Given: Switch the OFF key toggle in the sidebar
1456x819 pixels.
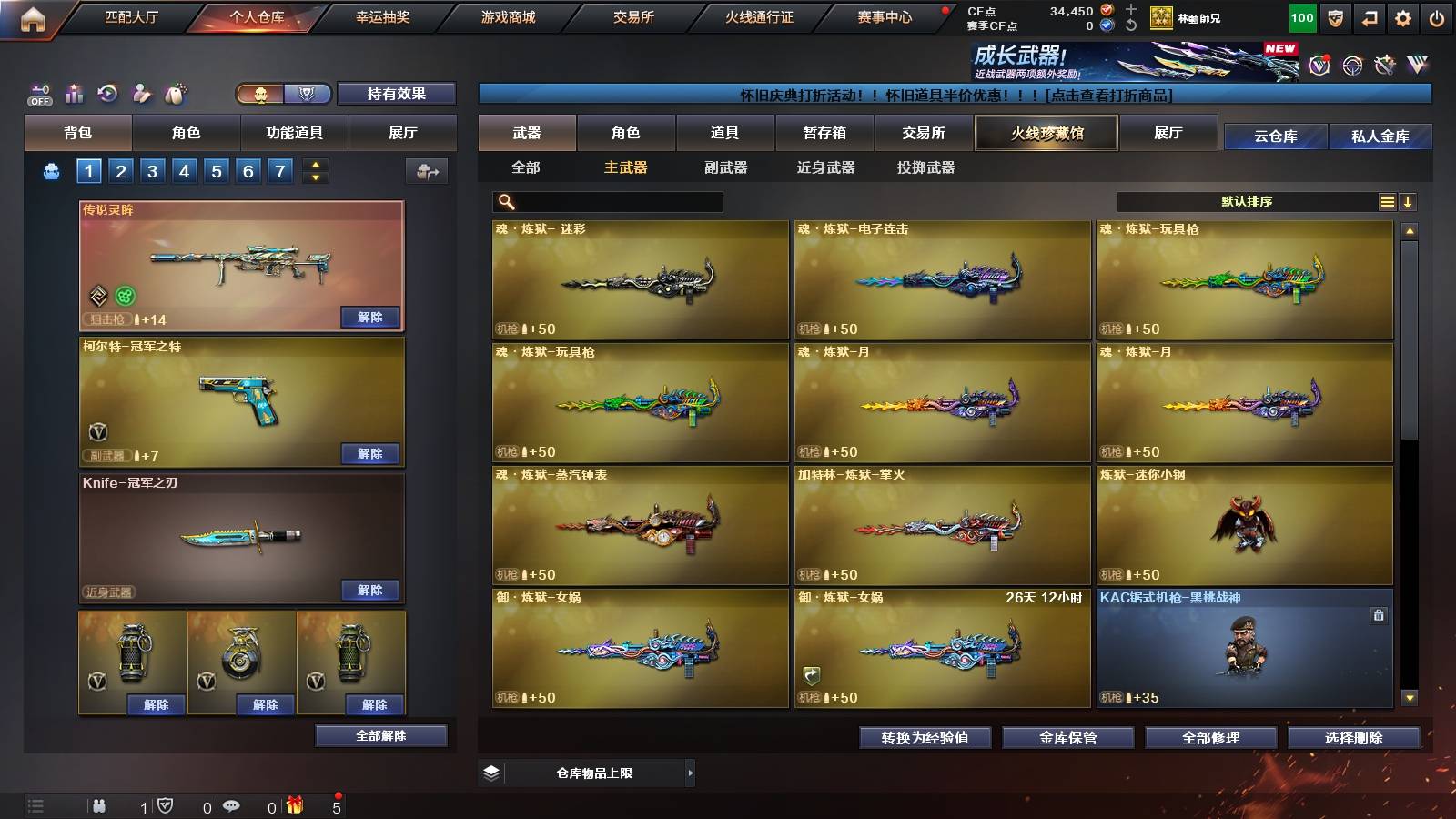Looking at the screenshot, I should [x=37, y=94].
